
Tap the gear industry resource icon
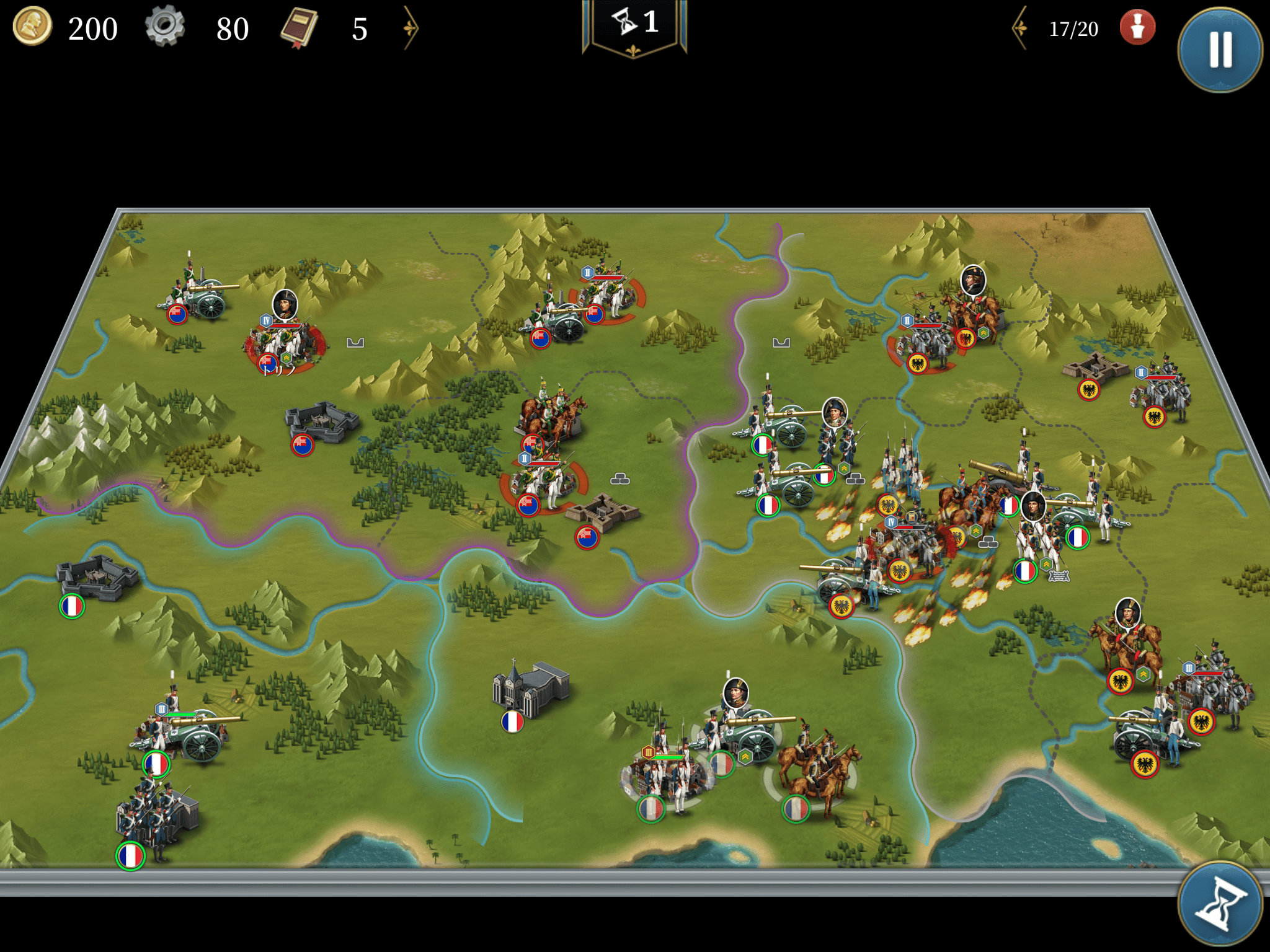coord(165,27)
